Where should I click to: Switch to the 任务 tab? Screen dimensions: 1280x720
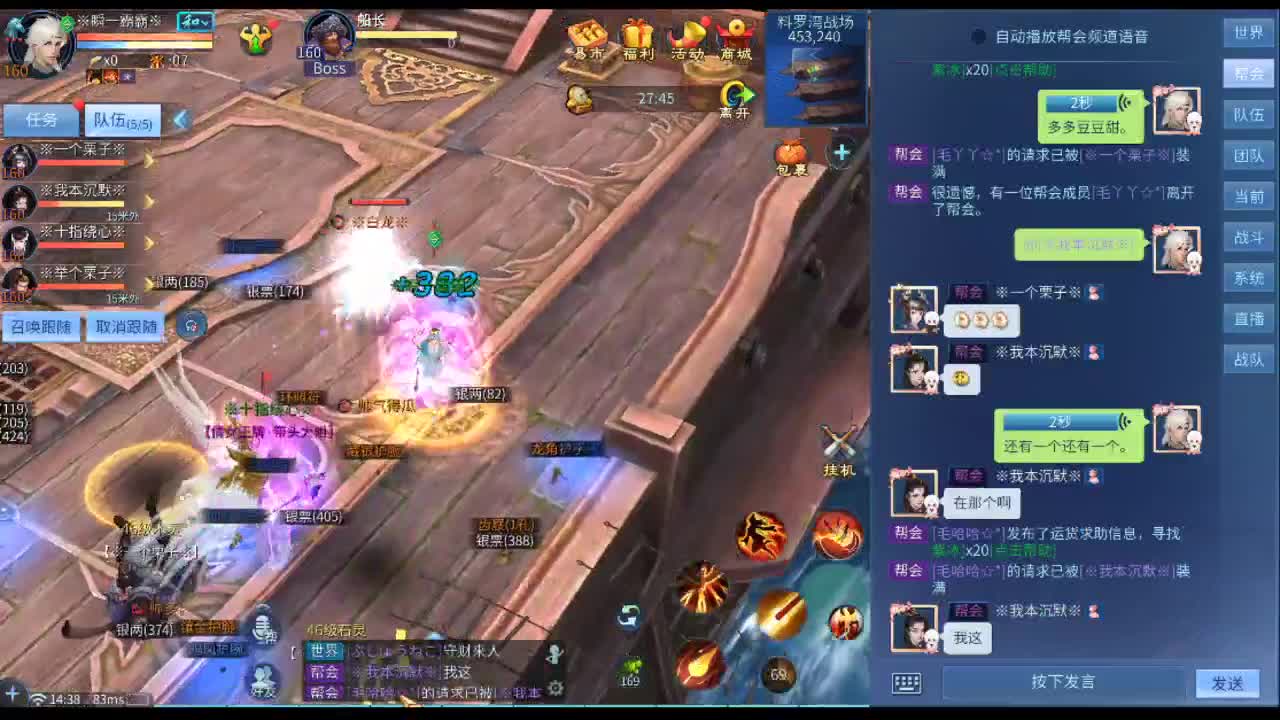coord(40,120)
